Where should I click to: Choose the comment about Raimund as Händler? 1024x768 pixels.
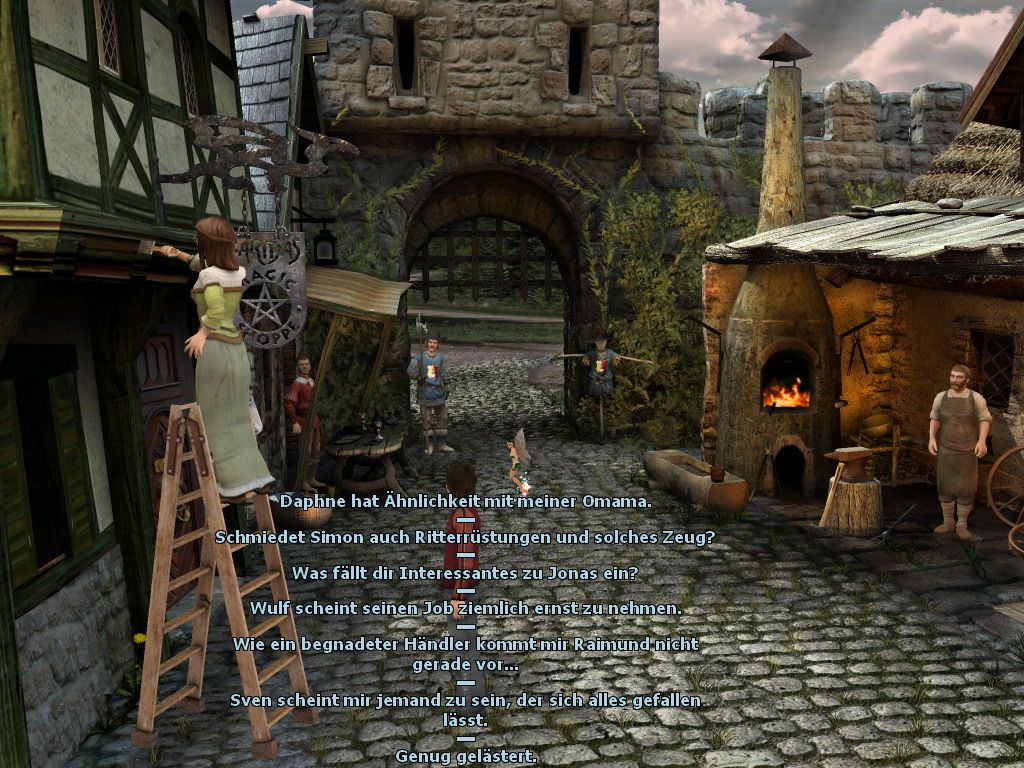465,653
